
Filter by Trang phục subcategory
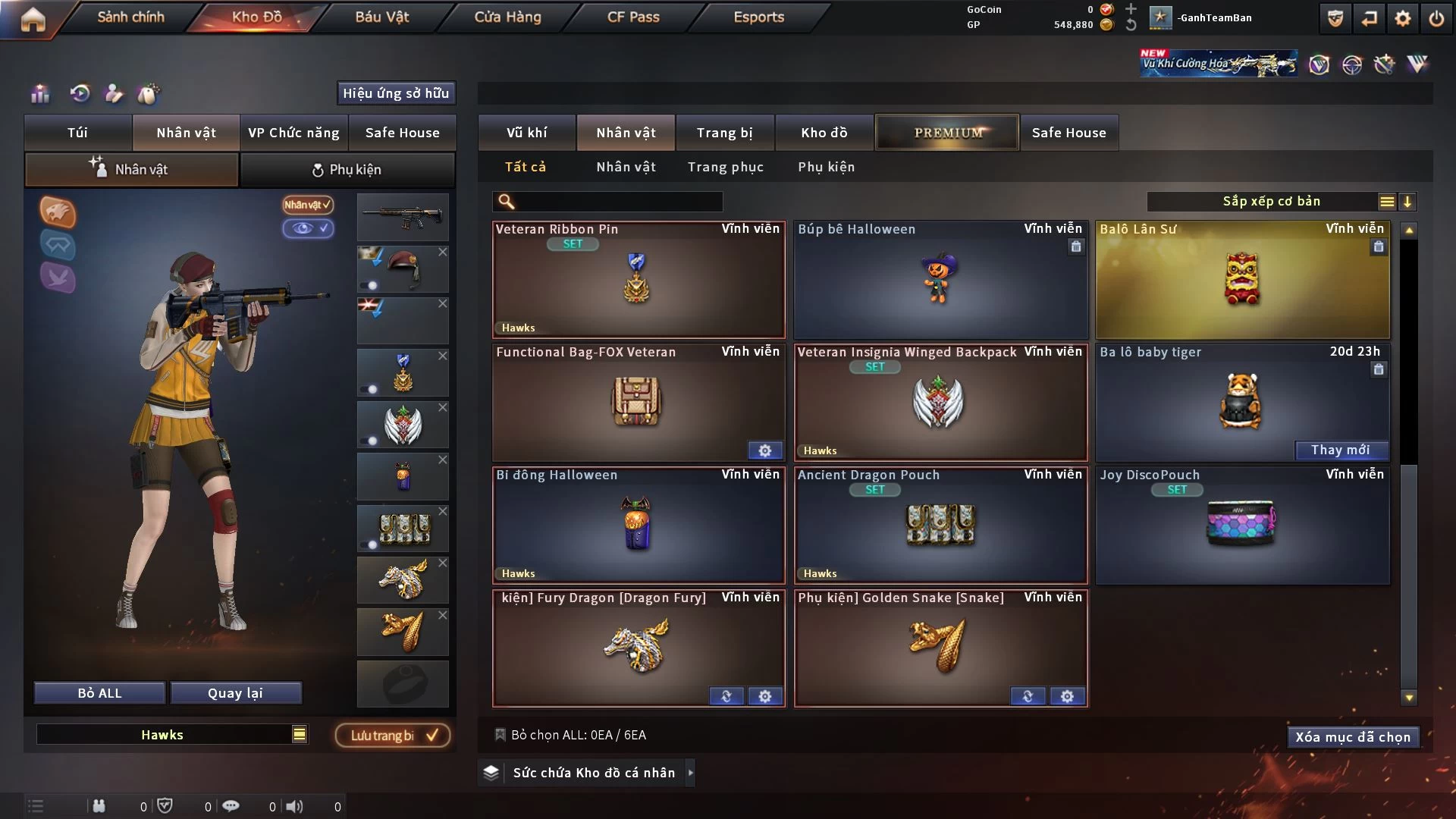coord(725,167)
